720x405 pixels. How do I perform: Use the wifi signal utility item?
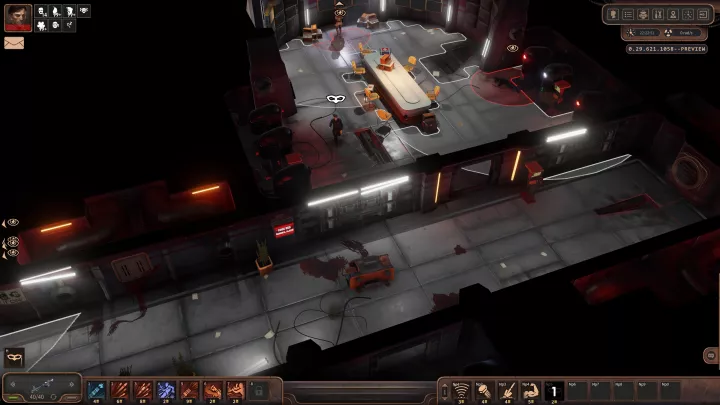tap(461, 389)
